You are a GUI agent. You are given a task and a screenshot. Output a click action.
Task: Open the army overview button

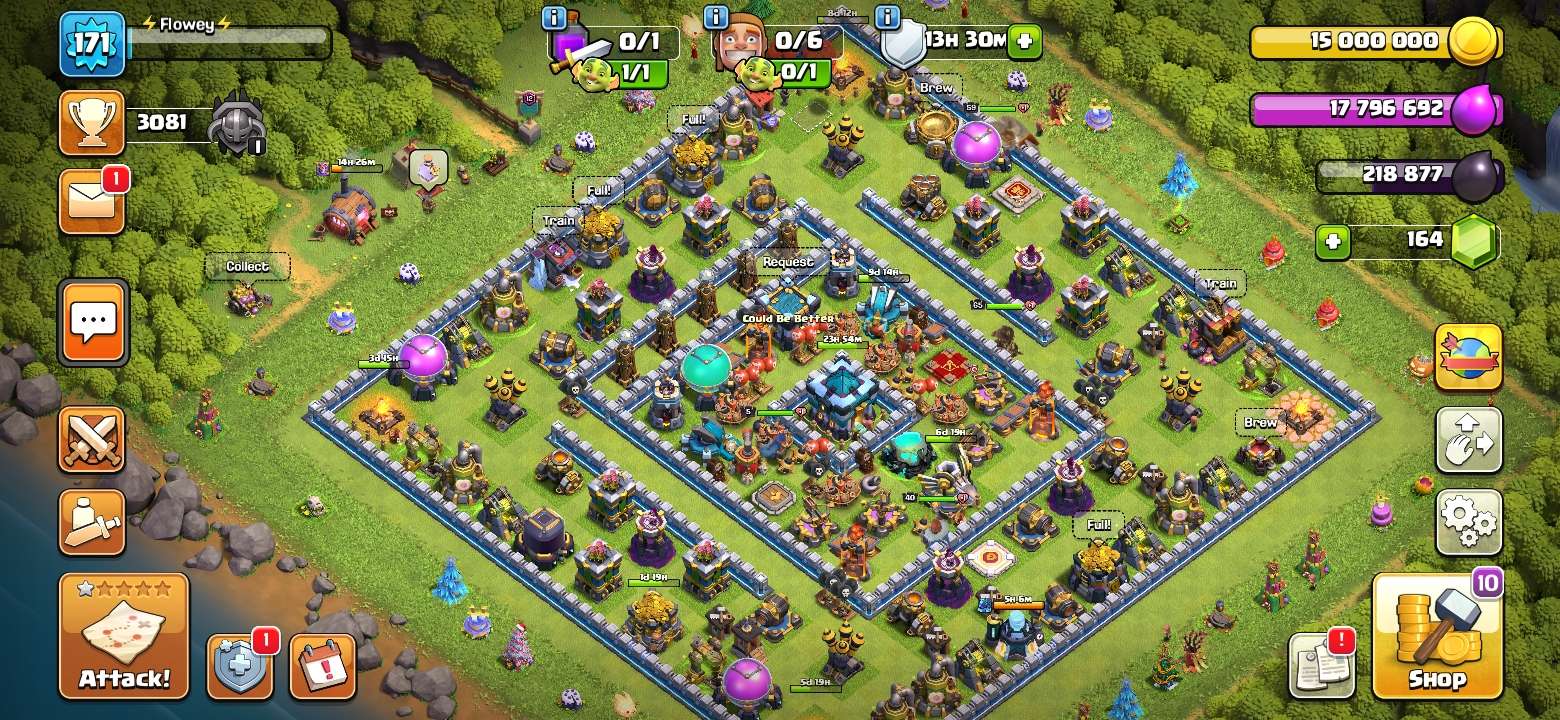point(92,522)
